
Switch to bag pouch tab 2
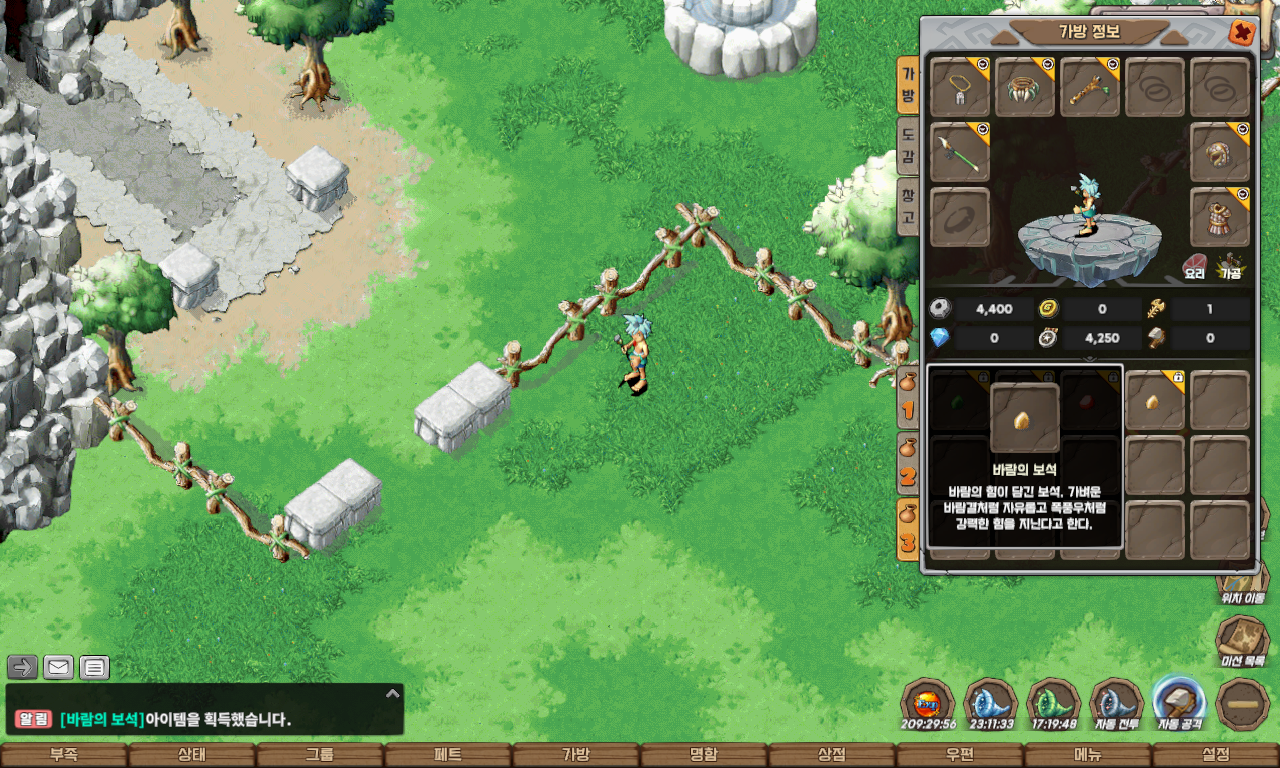(908, 465)
